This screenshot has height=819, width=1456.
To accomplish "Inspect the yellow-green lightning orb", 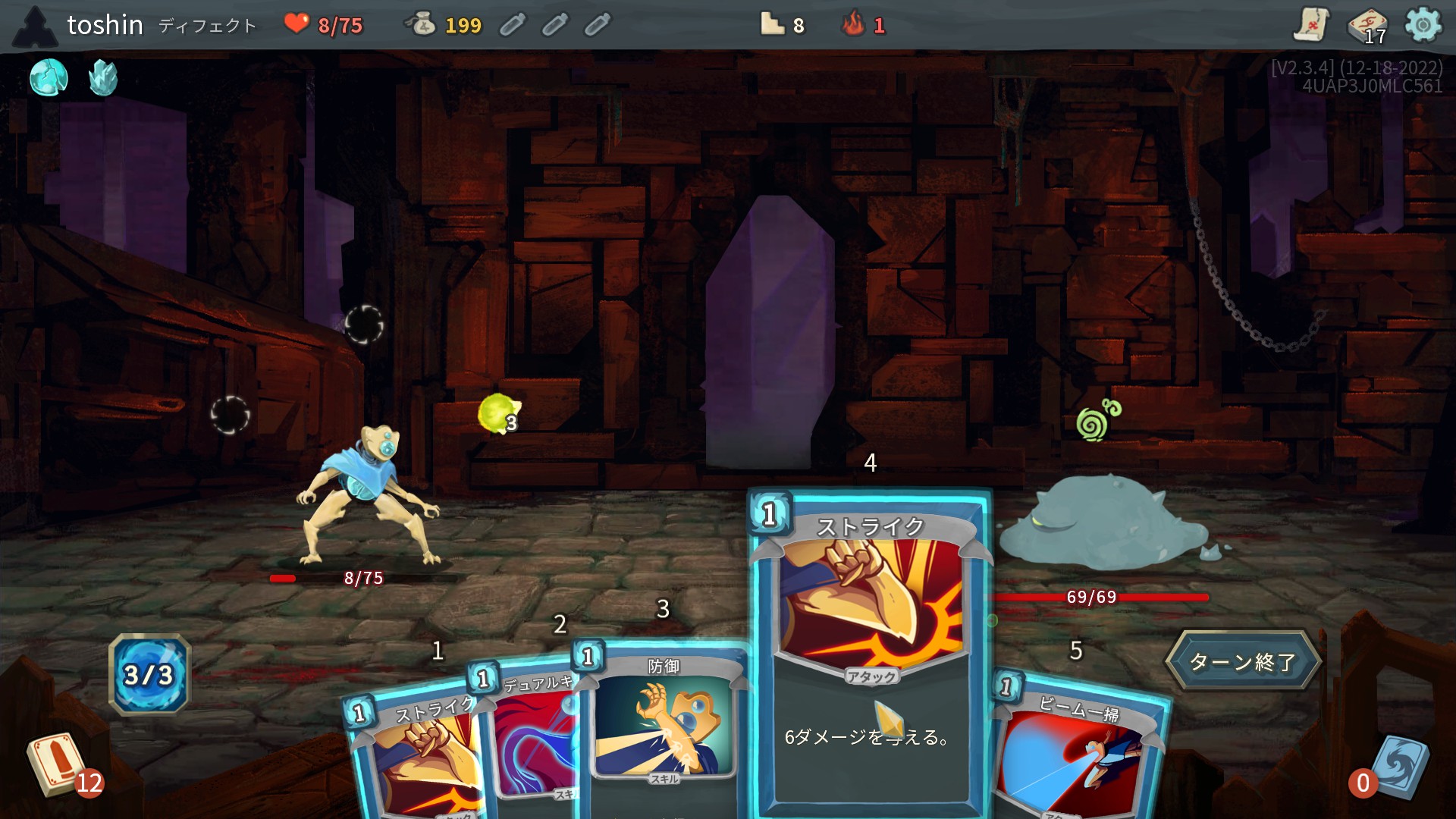I will coord(498,414).
